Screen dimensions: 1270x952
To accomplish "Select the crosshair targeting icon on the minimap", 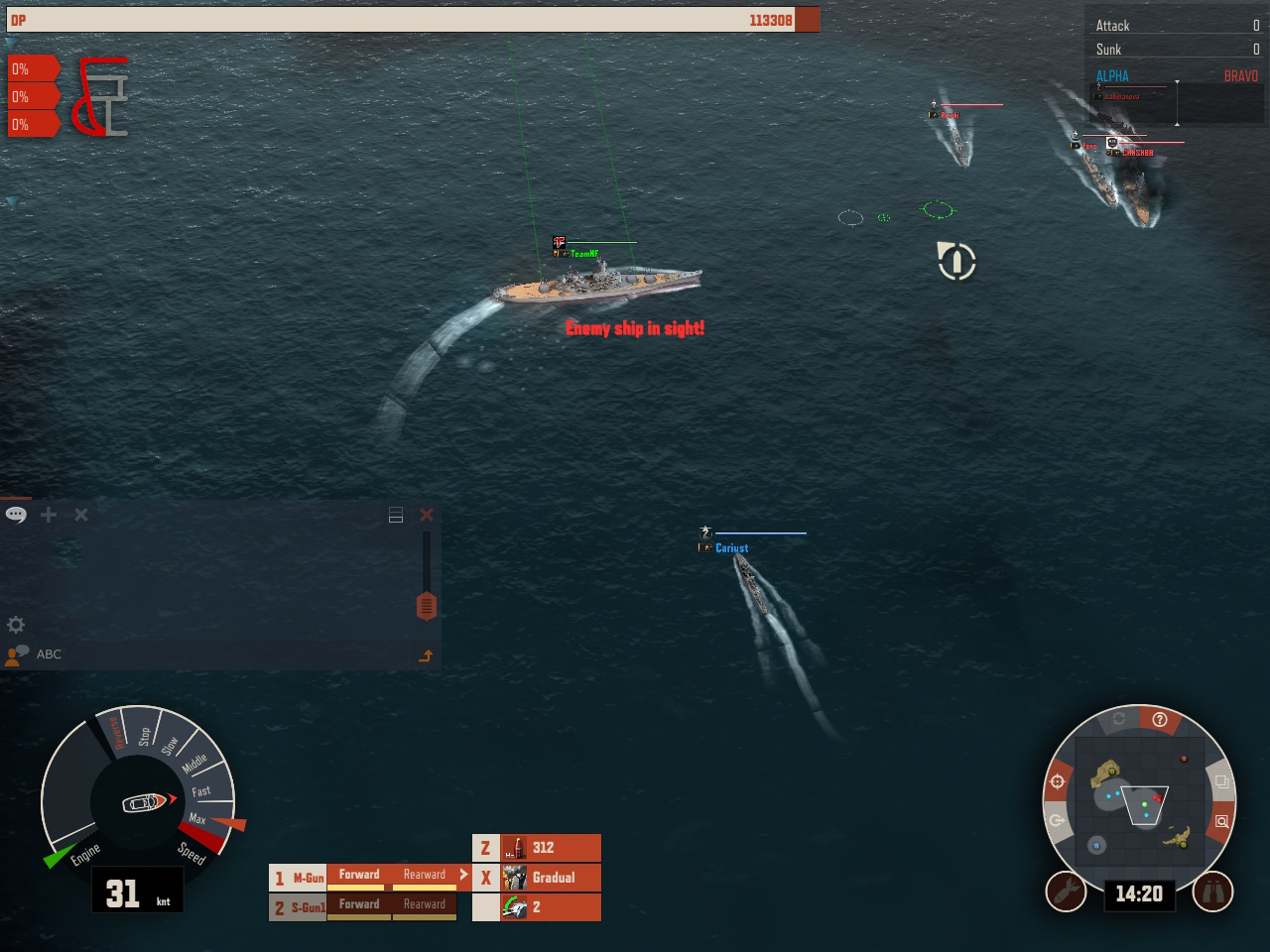I will click(x=1056, y=780).
